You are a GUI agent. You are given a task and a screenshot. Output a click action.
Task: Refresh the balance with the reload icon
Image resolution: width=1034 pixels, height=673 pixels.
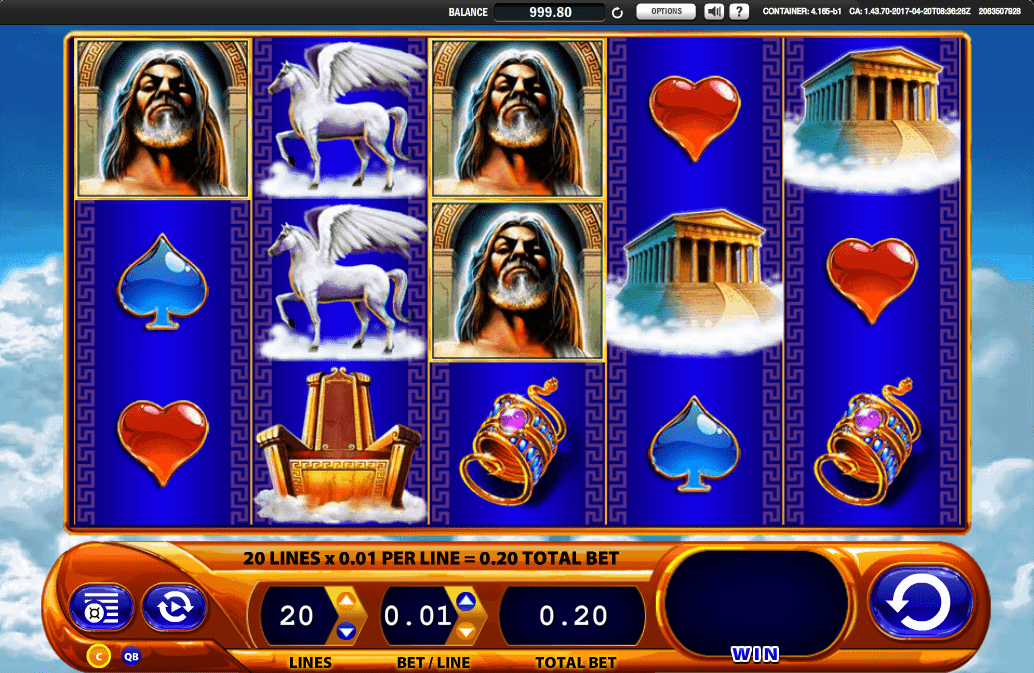(x=618, y=13)
